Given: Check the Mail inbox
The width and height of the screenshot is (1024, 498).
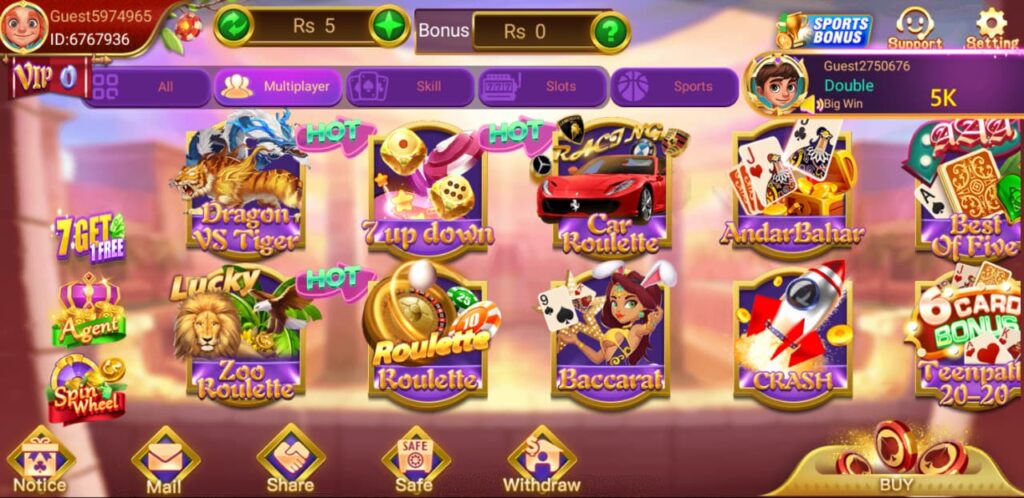Looking at the screenshot, I should click(165, 462).
